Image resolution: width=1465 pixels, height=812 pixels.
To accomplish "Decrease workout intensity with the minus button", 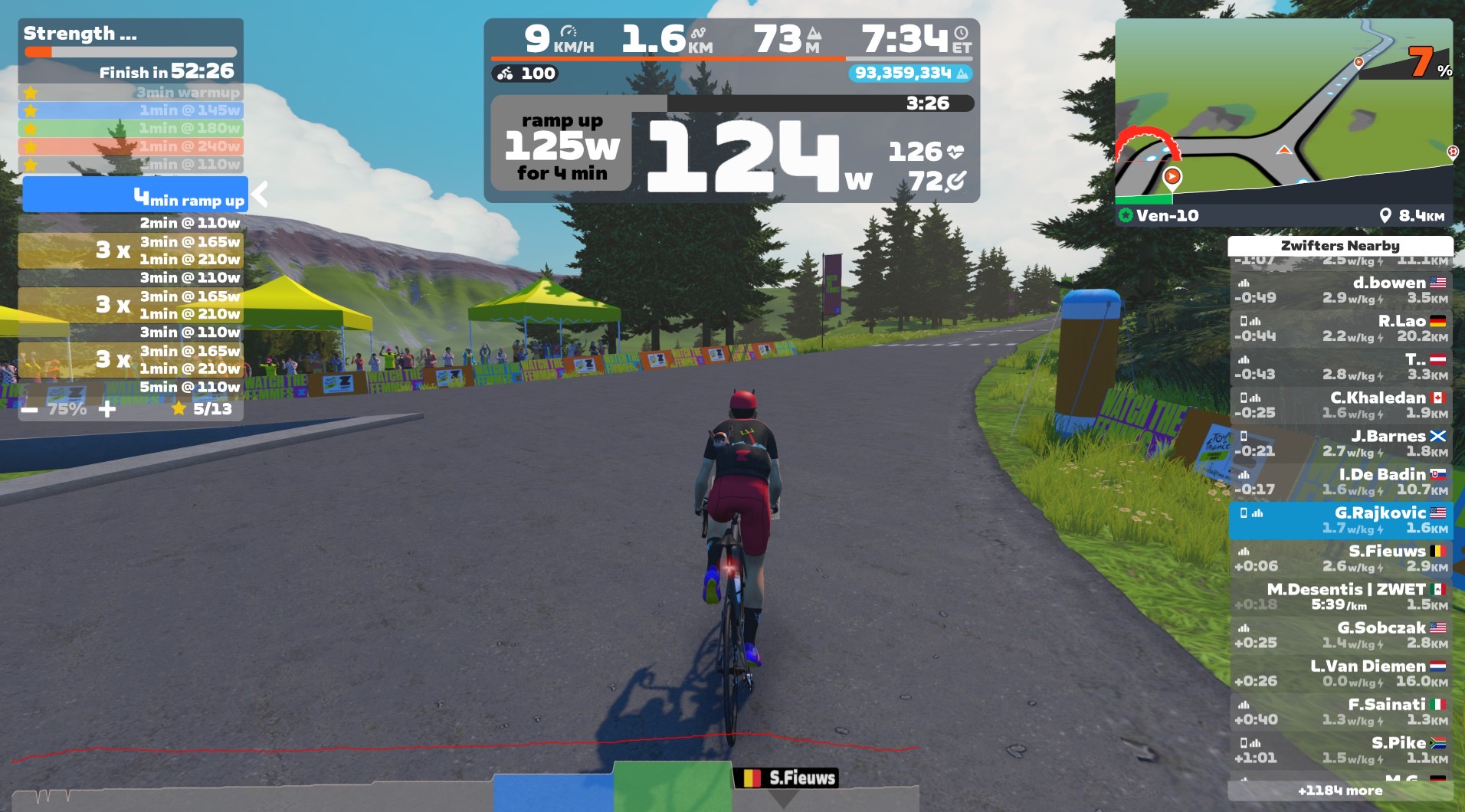I will point(29,410).
